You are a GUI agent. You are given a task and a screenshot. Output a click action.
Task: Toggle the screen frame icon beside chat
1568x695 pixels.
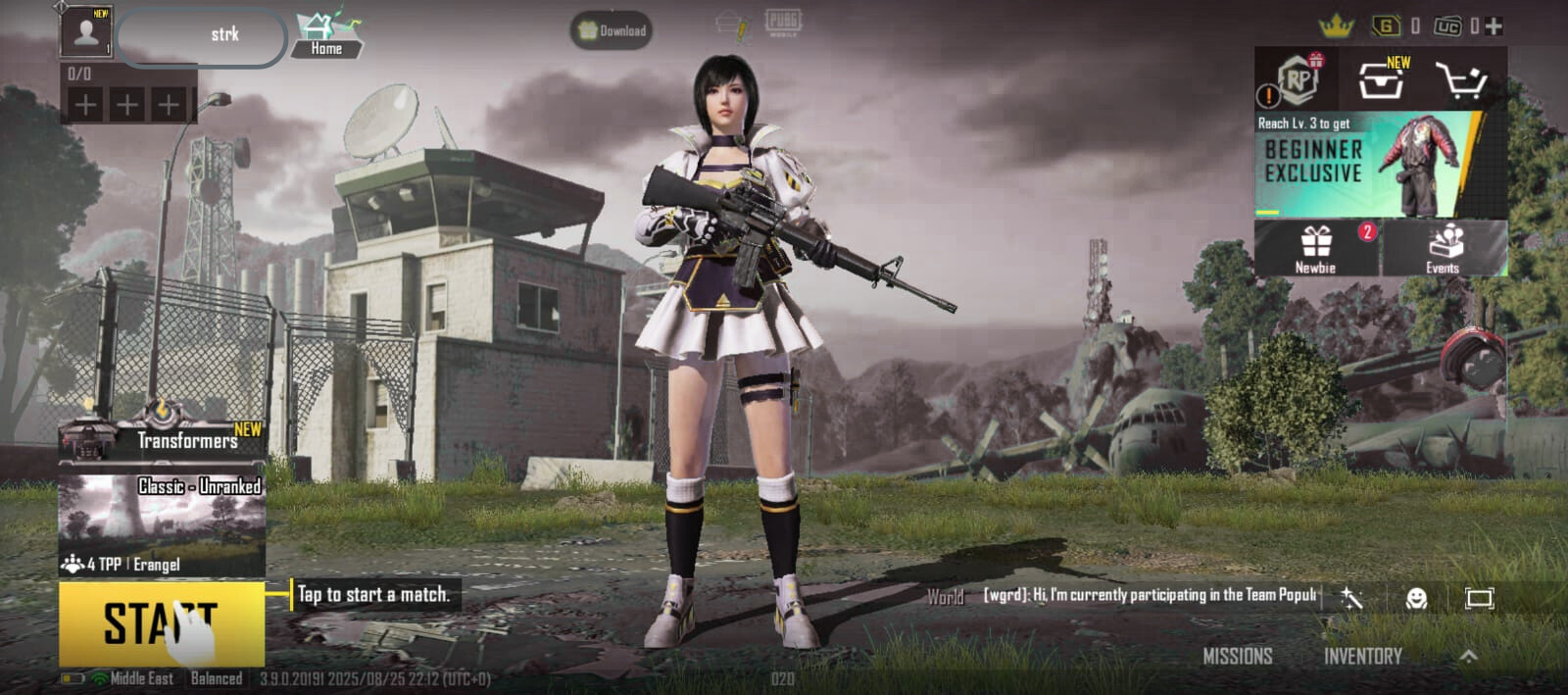pos(1479,598)
